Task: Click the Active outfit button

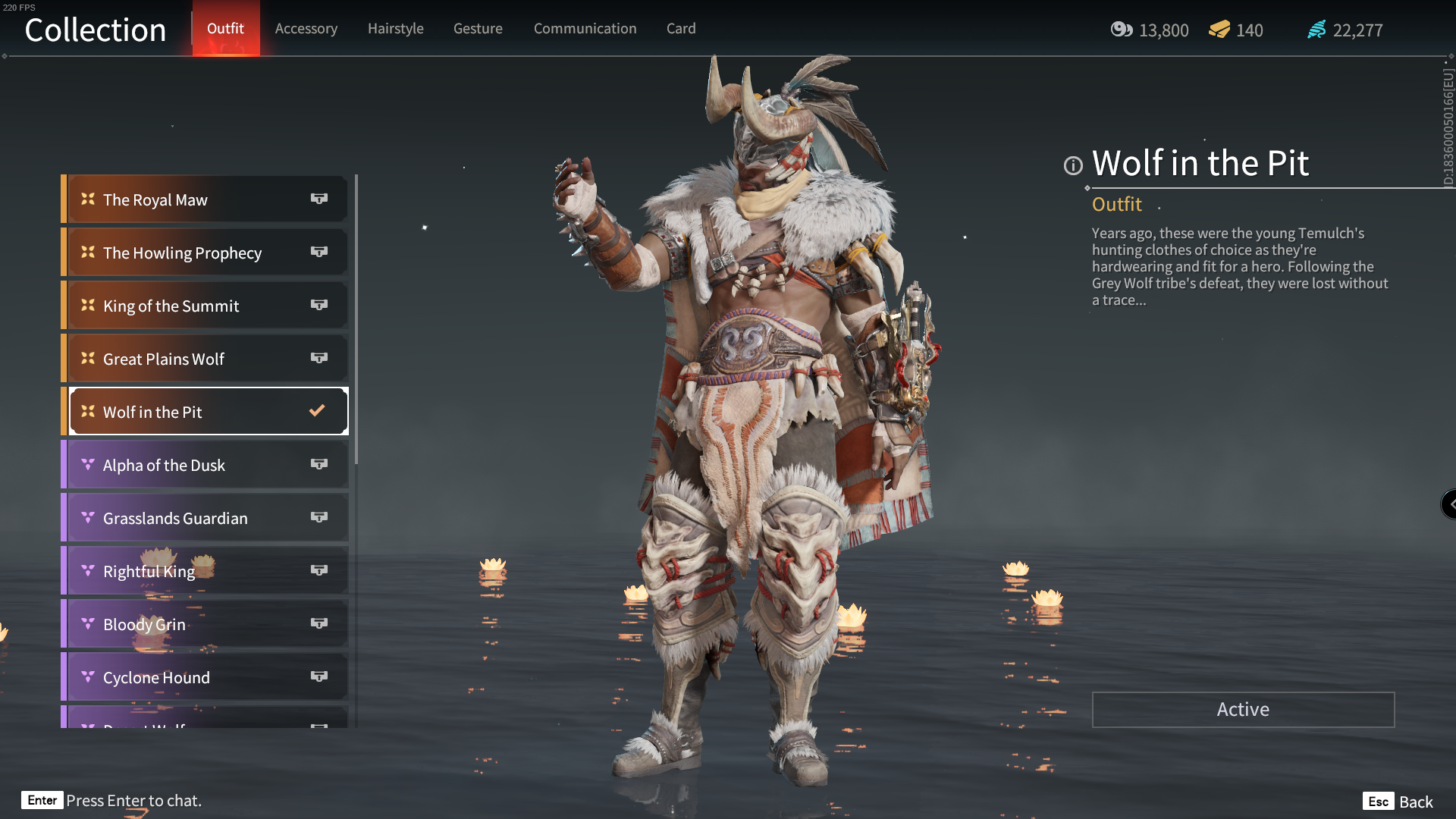Action: tap(1243, 710)
